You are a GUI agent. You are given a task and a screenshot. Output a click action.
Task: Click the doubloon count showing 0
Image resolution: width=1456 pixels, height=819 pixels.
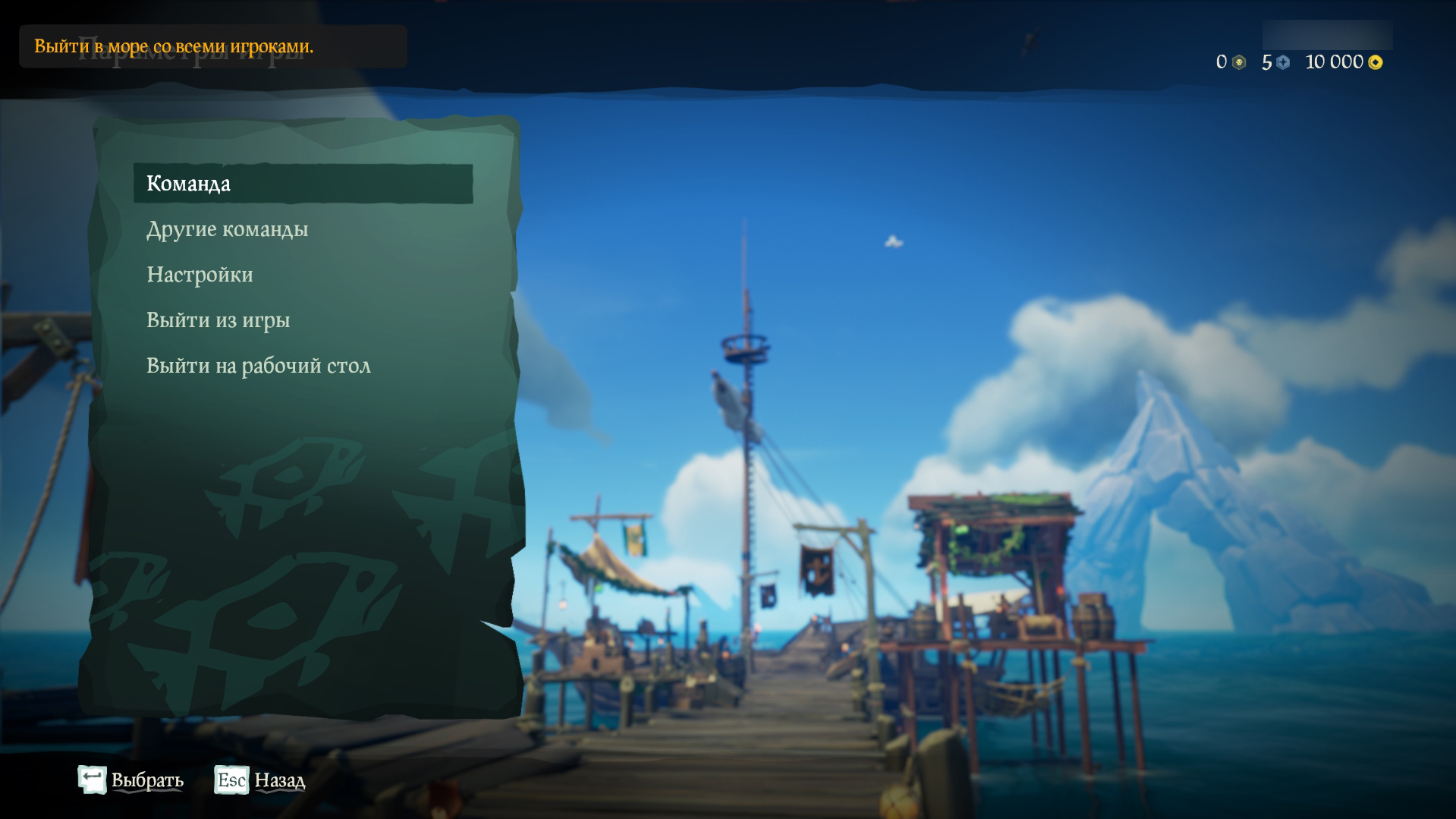(x=1222, y=61)
